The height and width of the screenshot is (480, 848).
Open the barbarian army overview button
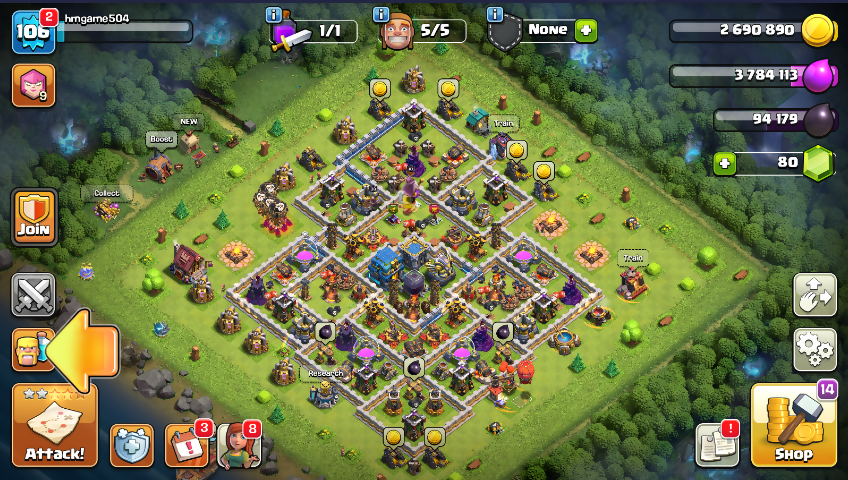coord(28,349)
